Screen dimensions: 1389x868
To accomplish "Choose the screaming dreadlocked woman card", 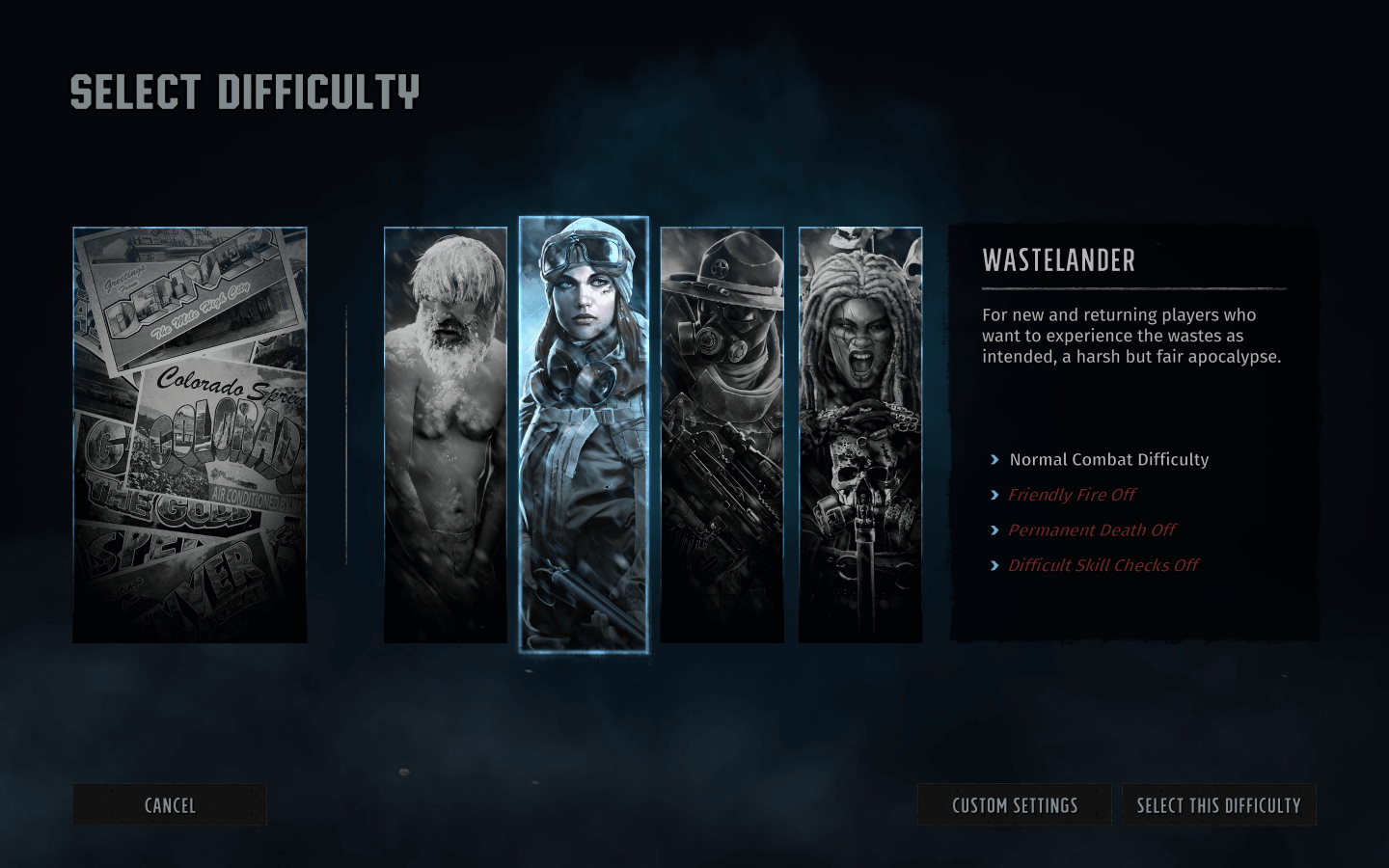I will [860, 434].
